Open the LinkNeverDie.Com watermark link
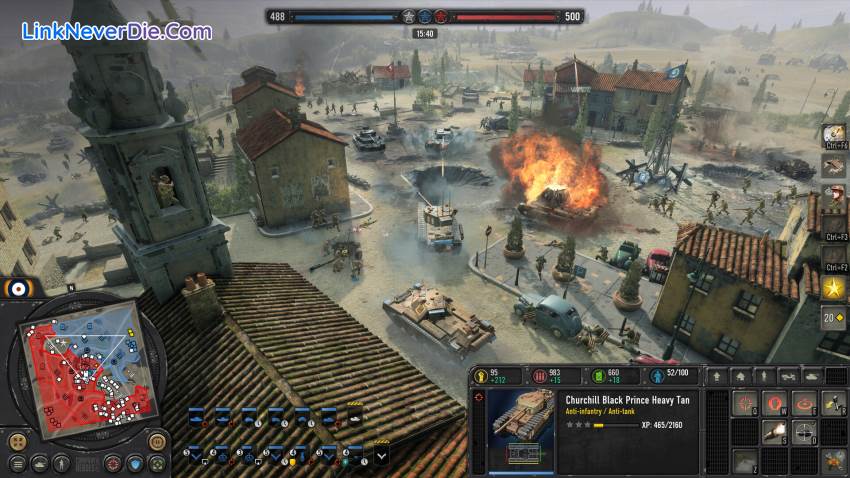The image size is (850, 478). [x=117, y=31]
